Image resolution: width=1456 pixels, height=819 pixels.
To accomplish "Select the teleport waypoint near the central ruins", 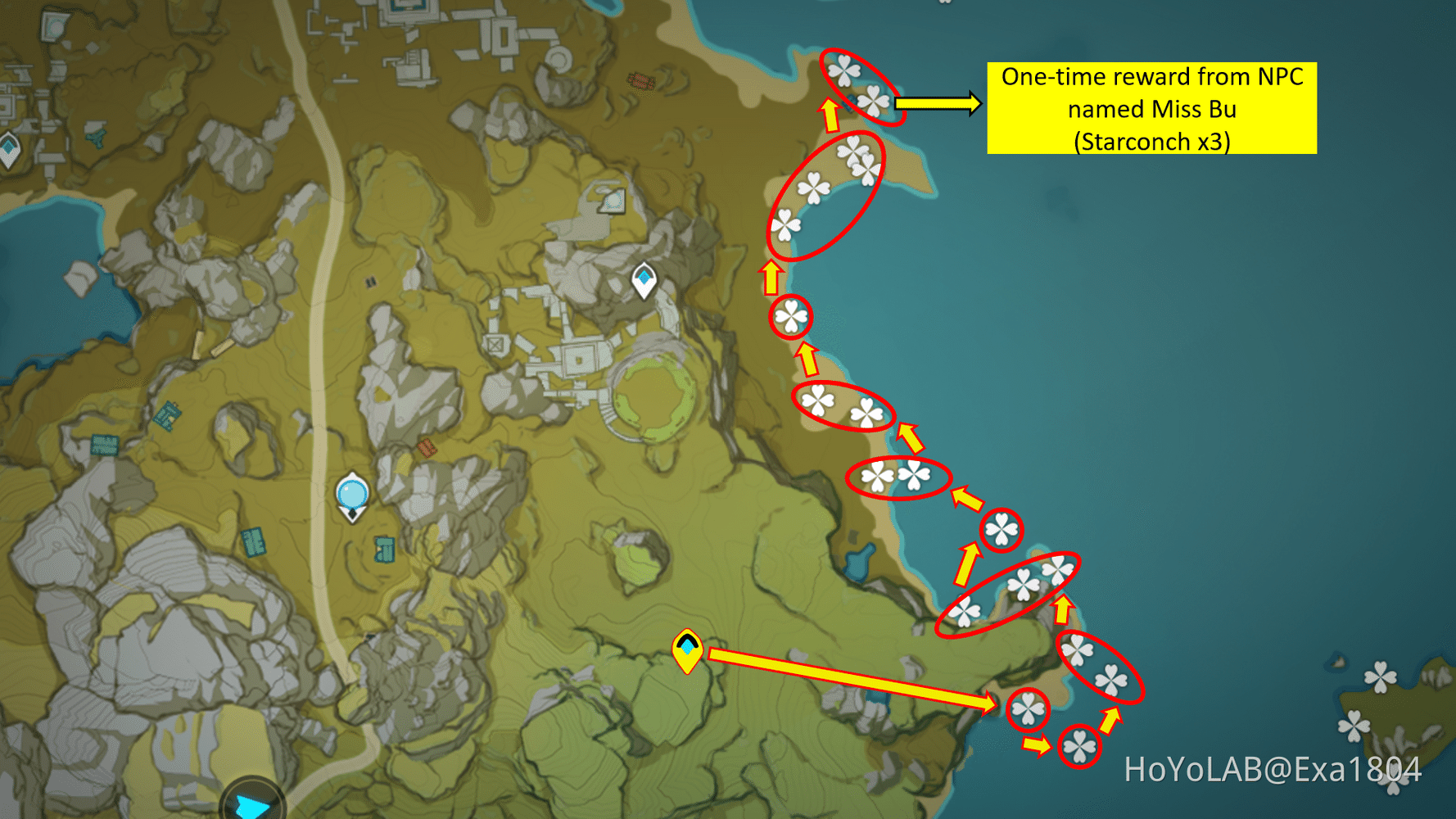I will point(644,279).
